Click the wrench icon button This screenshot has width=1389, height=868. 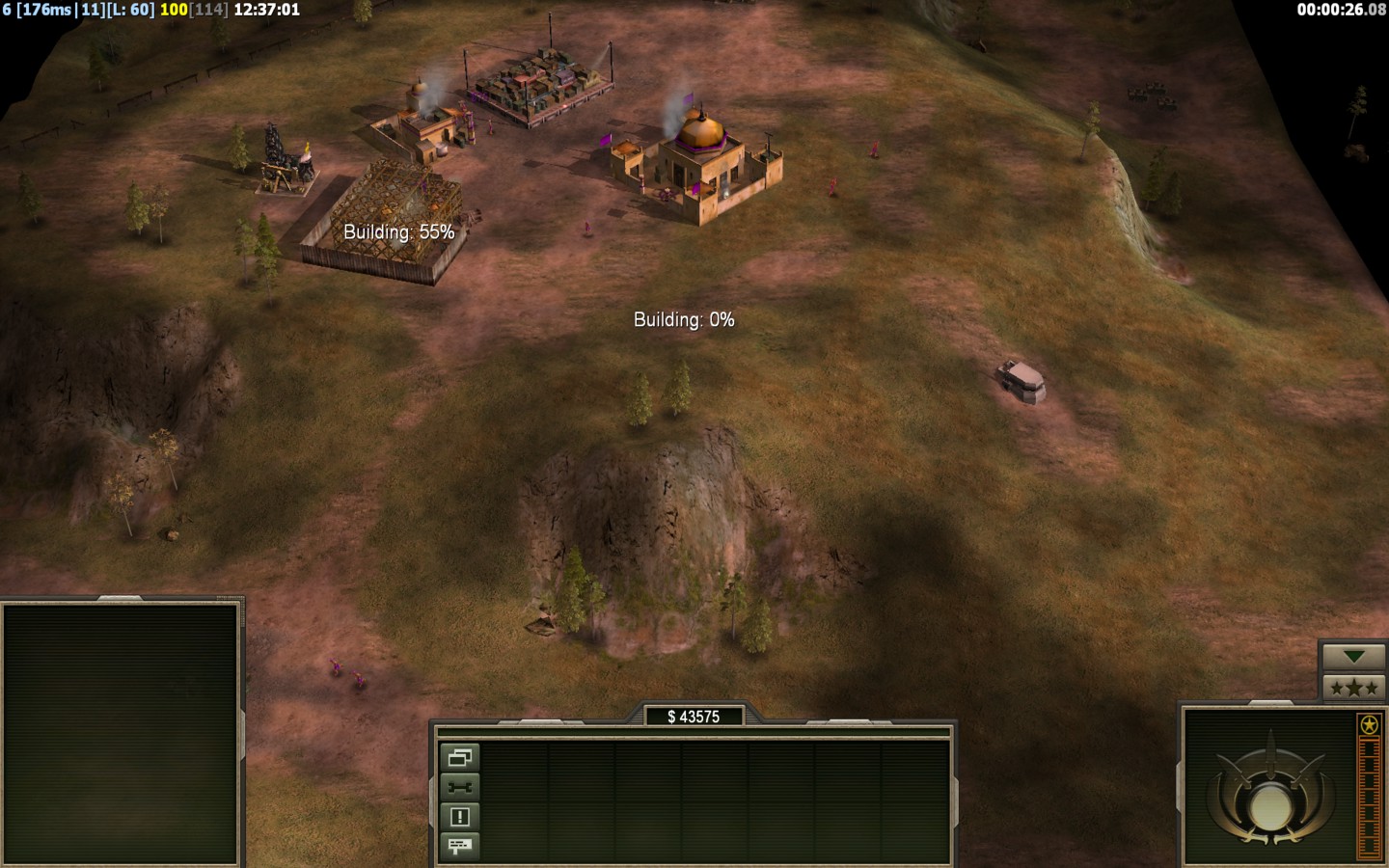[x=459, y=787]
